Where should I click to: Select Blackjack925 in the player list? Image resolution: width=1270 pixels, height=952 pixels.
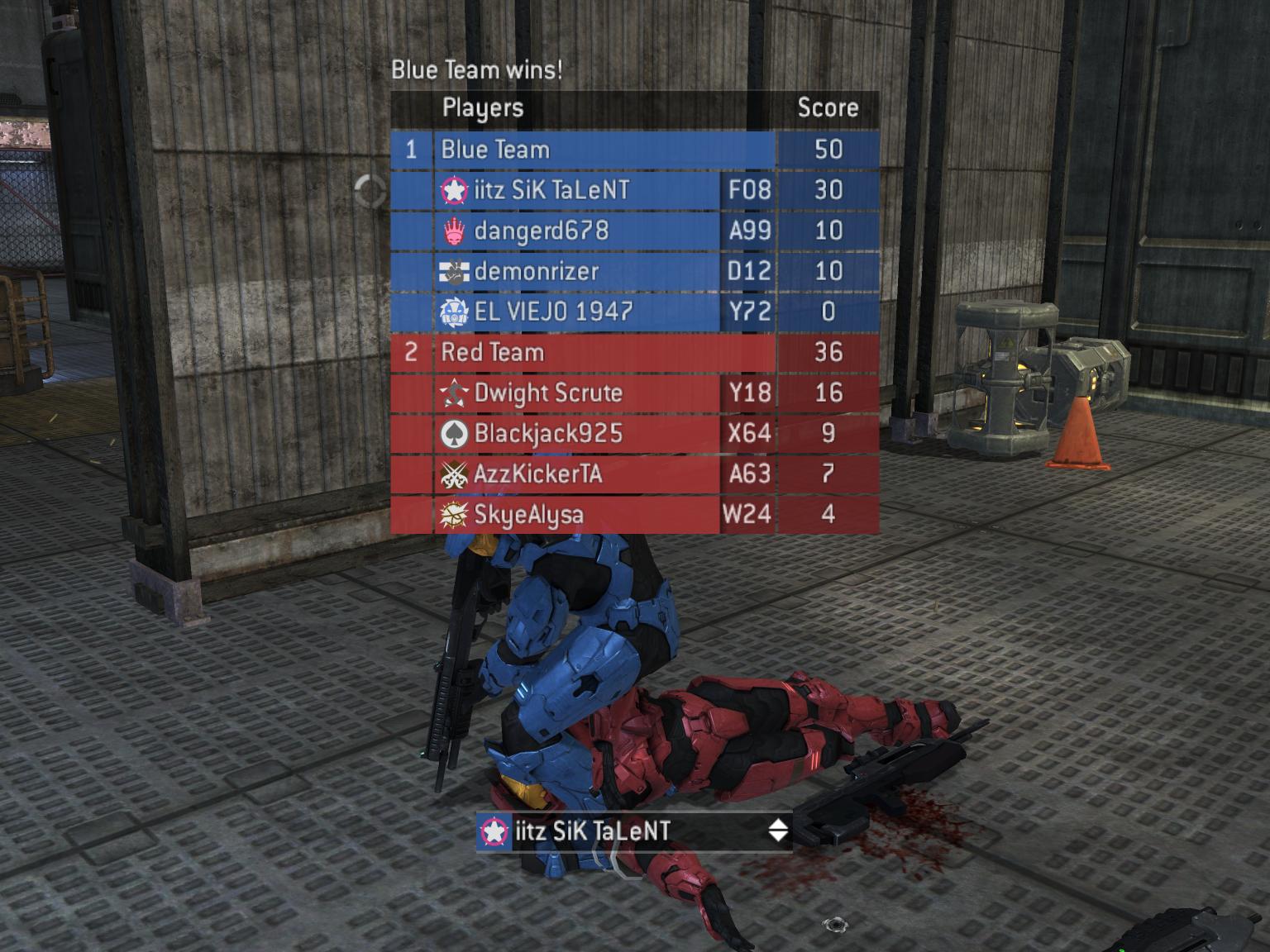pos(579,433)
